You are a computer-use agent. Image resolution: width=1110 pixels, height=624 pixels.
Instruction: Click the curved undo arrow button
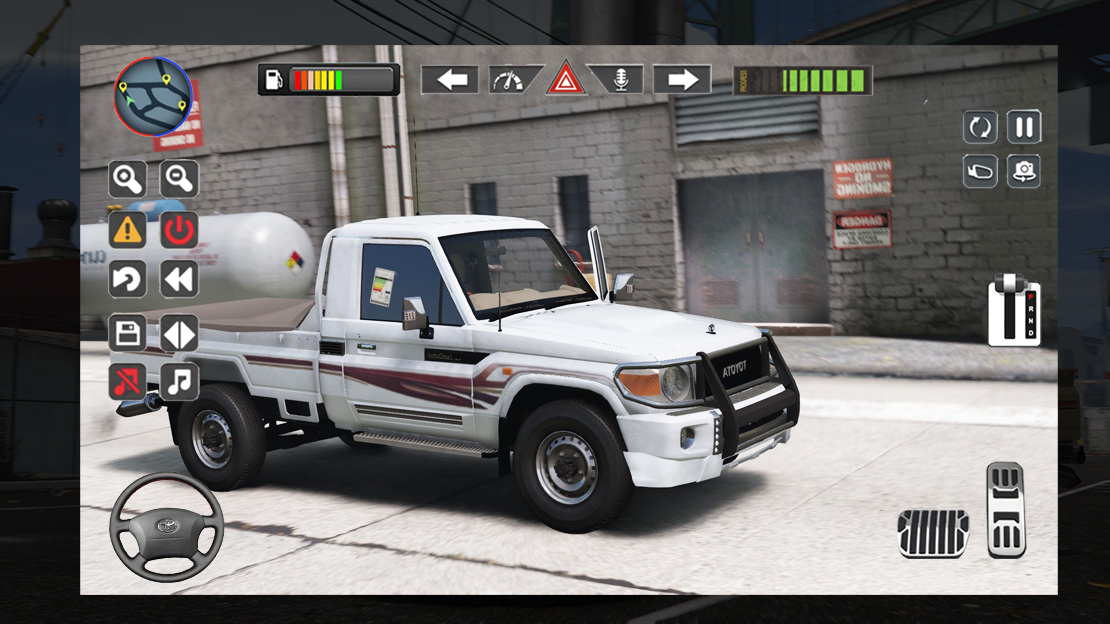click(x=127, y=279)
